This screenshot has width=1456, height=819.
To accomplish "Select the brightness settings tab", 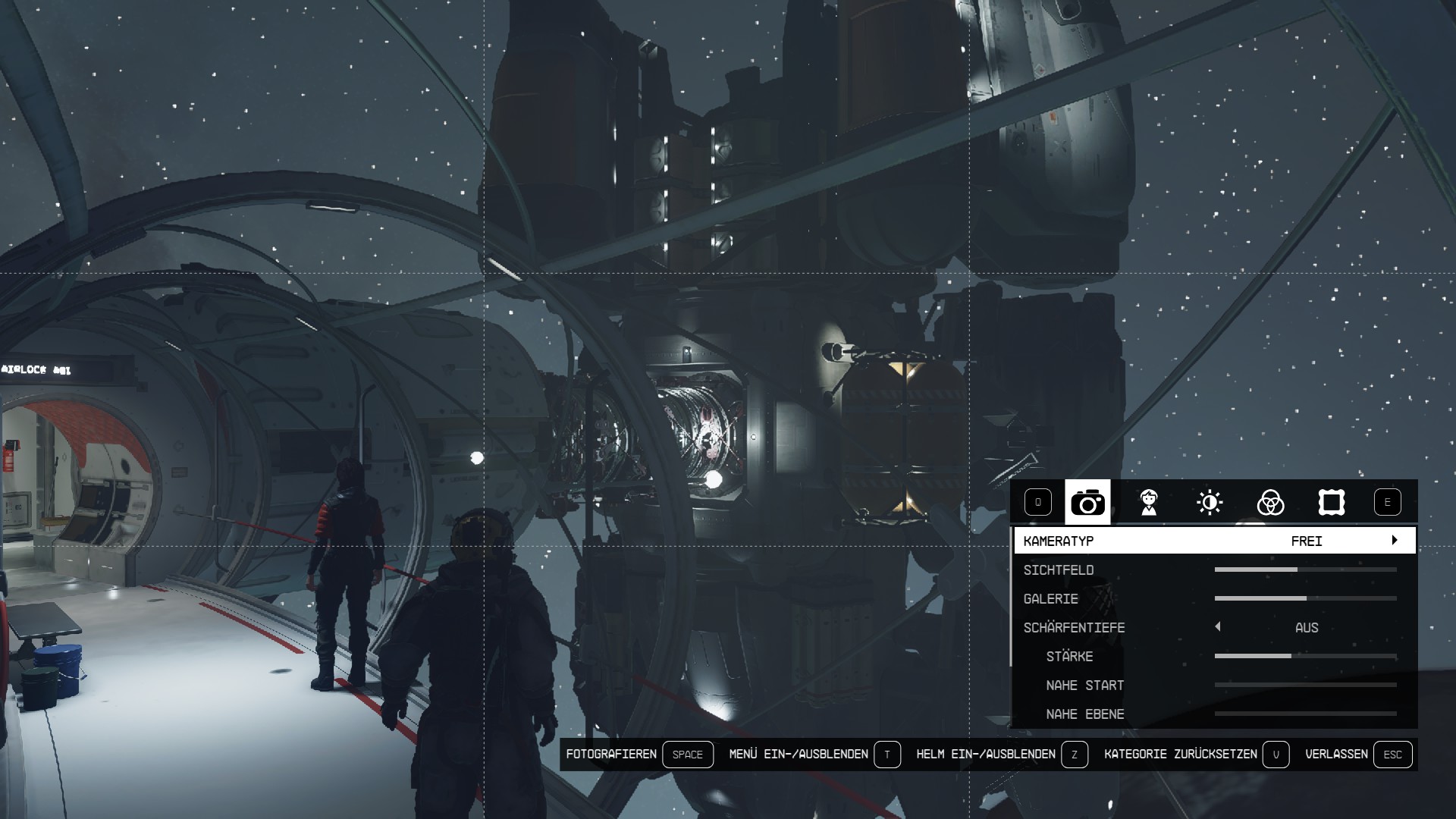I will coord(1210,502).
